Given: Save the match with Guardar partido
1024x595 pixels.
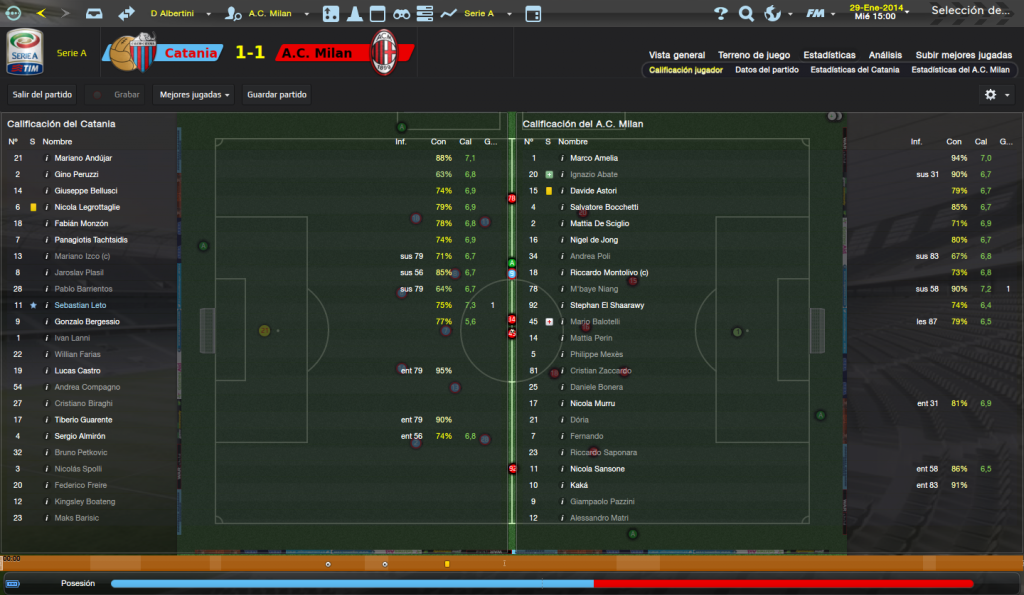Looking at the screenshot, I should coord(277,94).
